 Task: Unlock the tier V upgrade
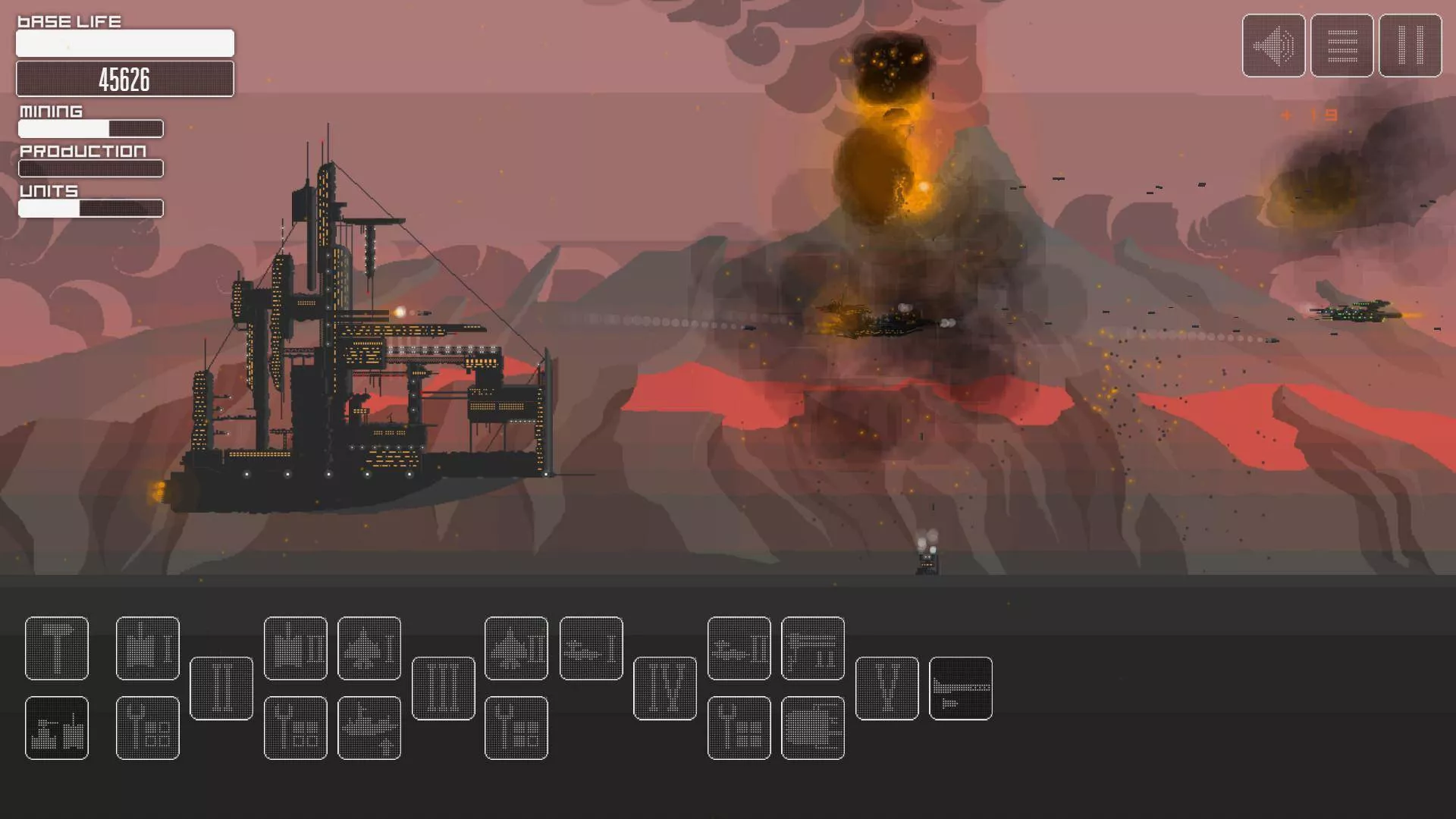887,689
